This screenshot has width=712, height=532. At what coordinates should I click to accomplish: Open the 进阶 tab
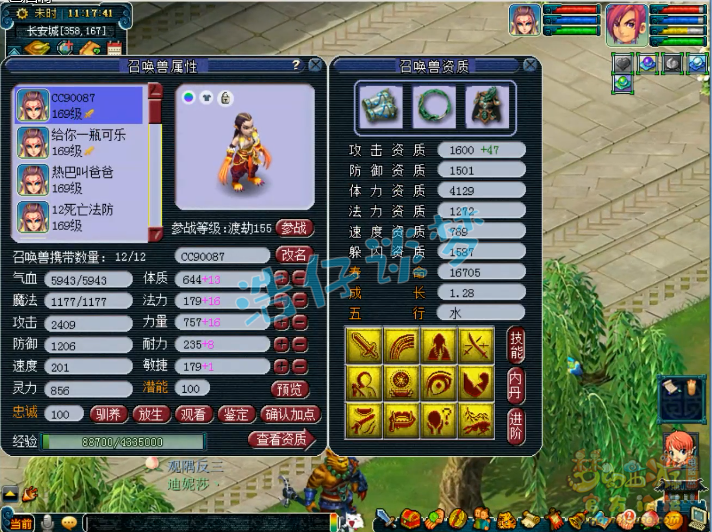(515, 420)
